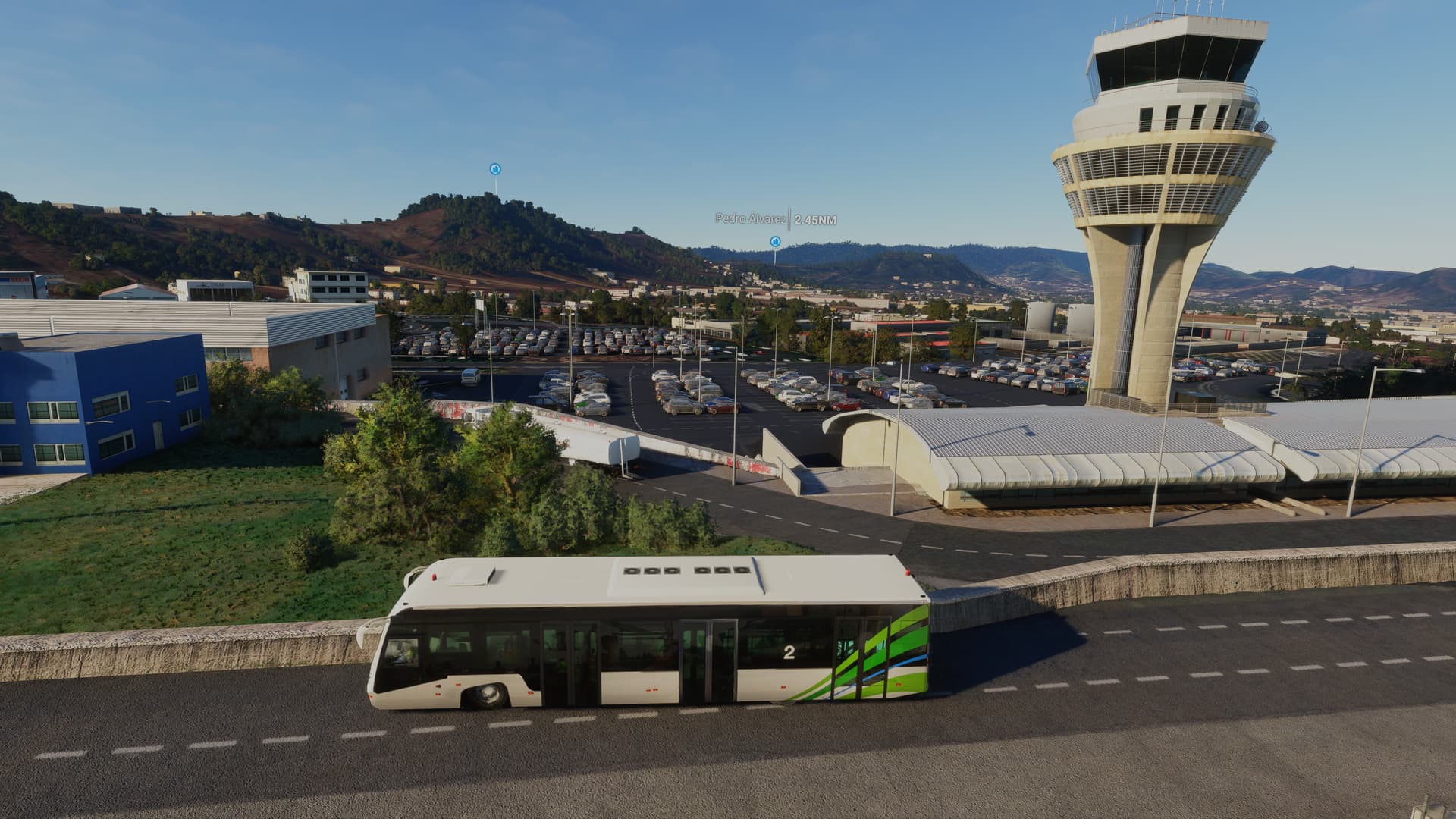Image resolution: width=1456 pixels, height=819 pixels.
Task: Select the Pedro Álvarez city marker icon
Action: point(774,241)
